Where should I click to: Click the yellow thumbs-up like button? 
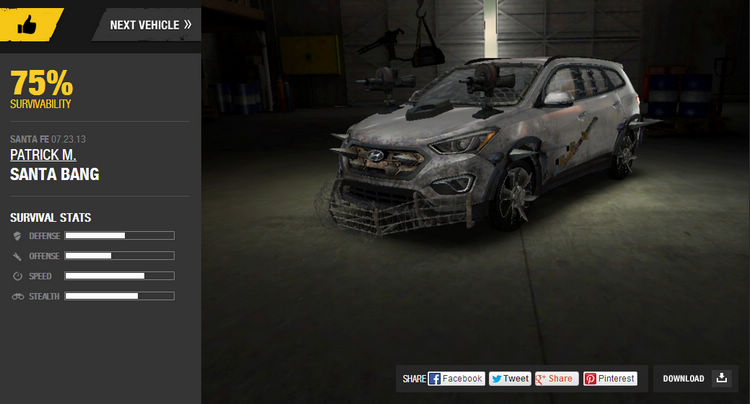coord(27,23)
